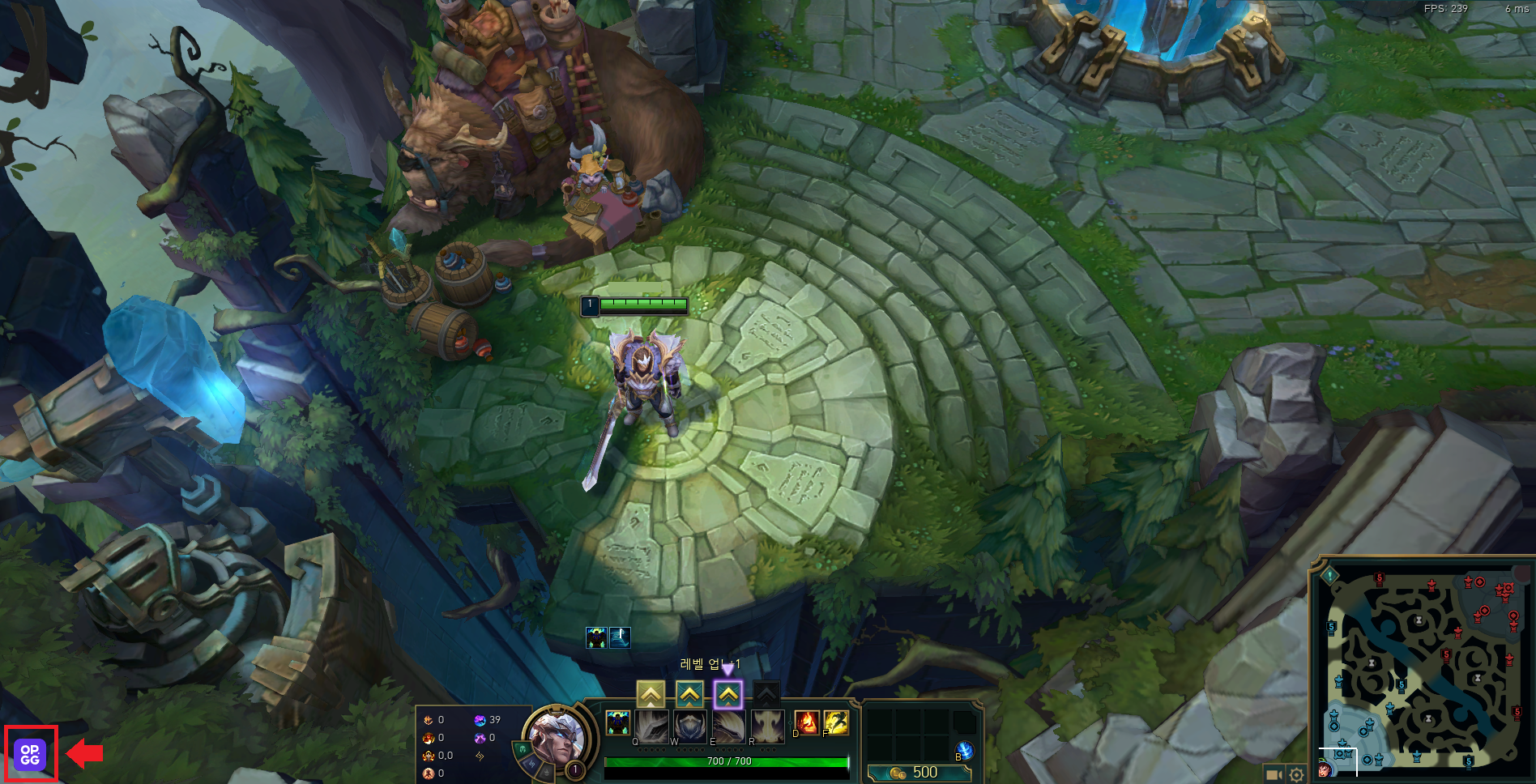Click the buff icon above the ability bar

[x=596, y=637]
